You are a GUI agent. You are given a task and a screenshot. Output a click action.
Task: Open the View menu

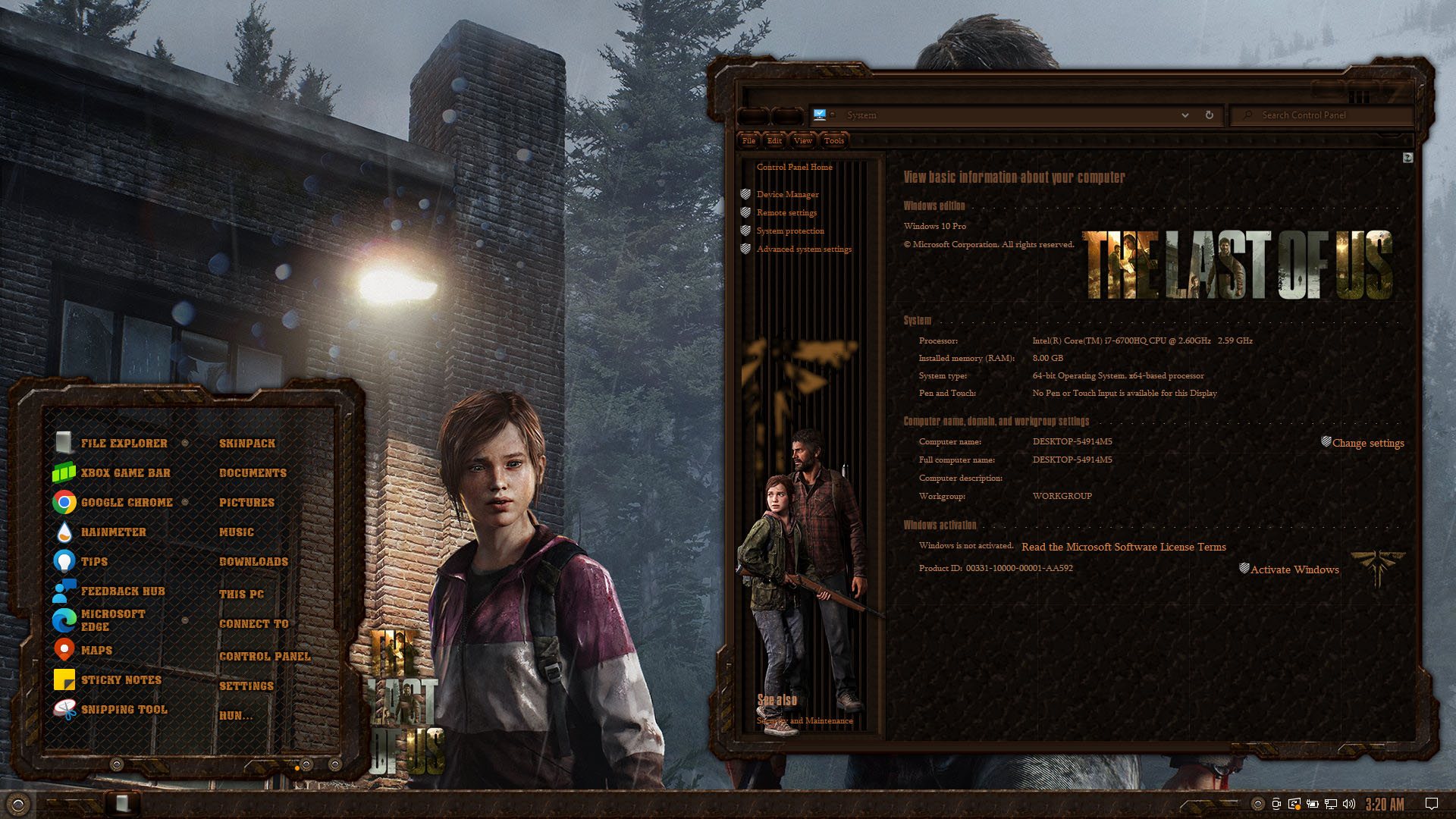point(802,140)
